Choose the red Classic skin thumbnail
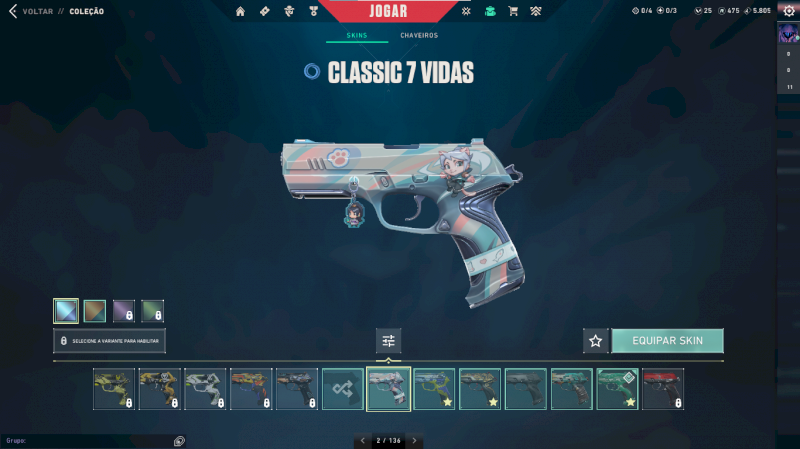The height and width of the screenshot is (449, 800). coord(663,389)
